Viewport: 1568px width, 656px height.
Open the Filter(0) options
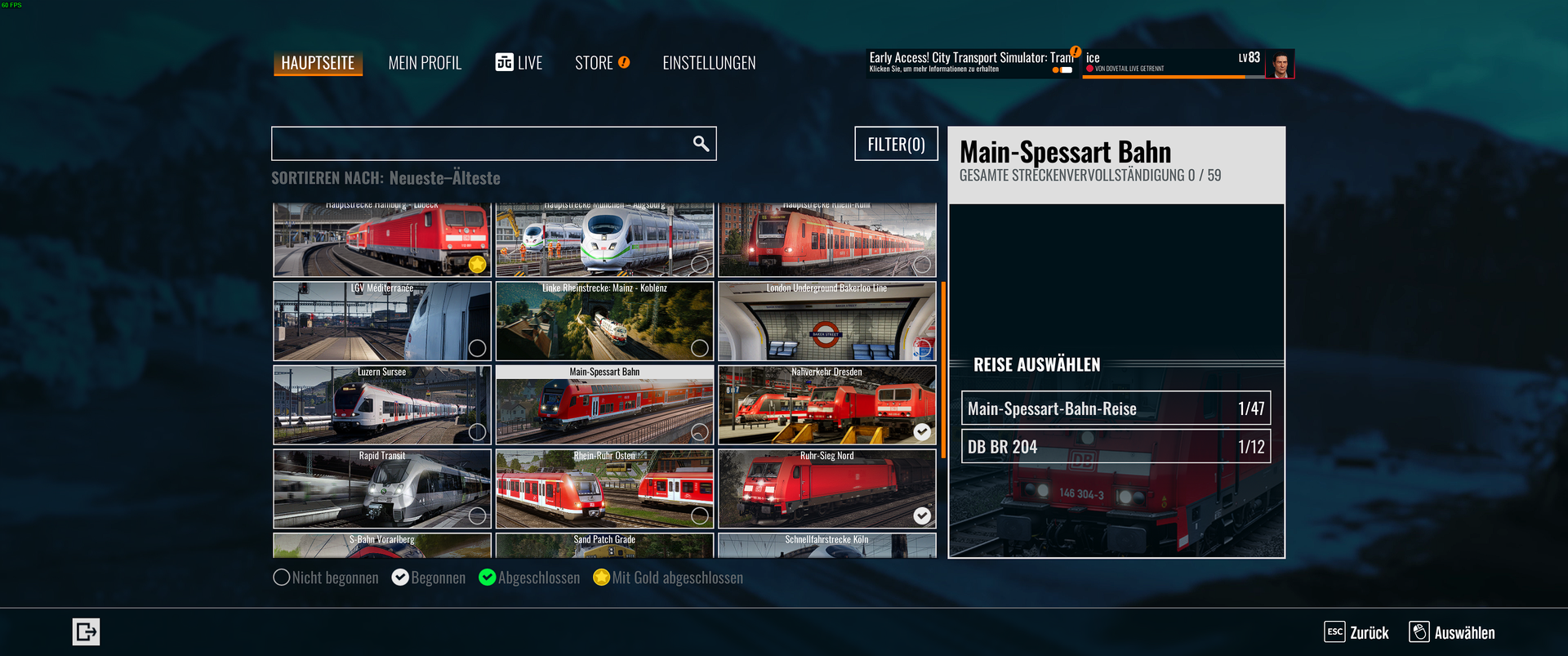(896, 144)
